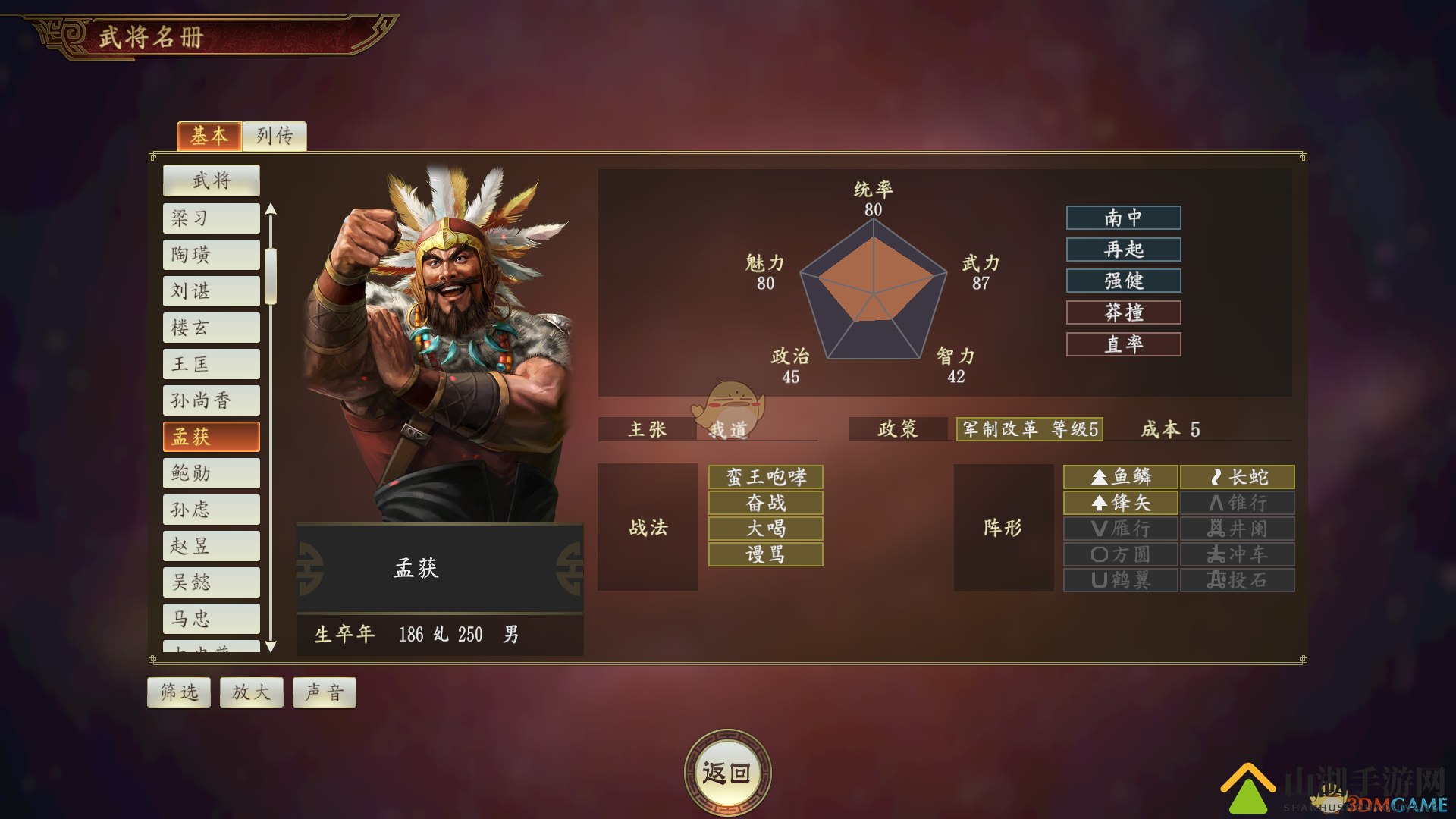1456x819 pixels.
Task: Select the 锋矢 formation icon
Action: (x=1121, y=503)
